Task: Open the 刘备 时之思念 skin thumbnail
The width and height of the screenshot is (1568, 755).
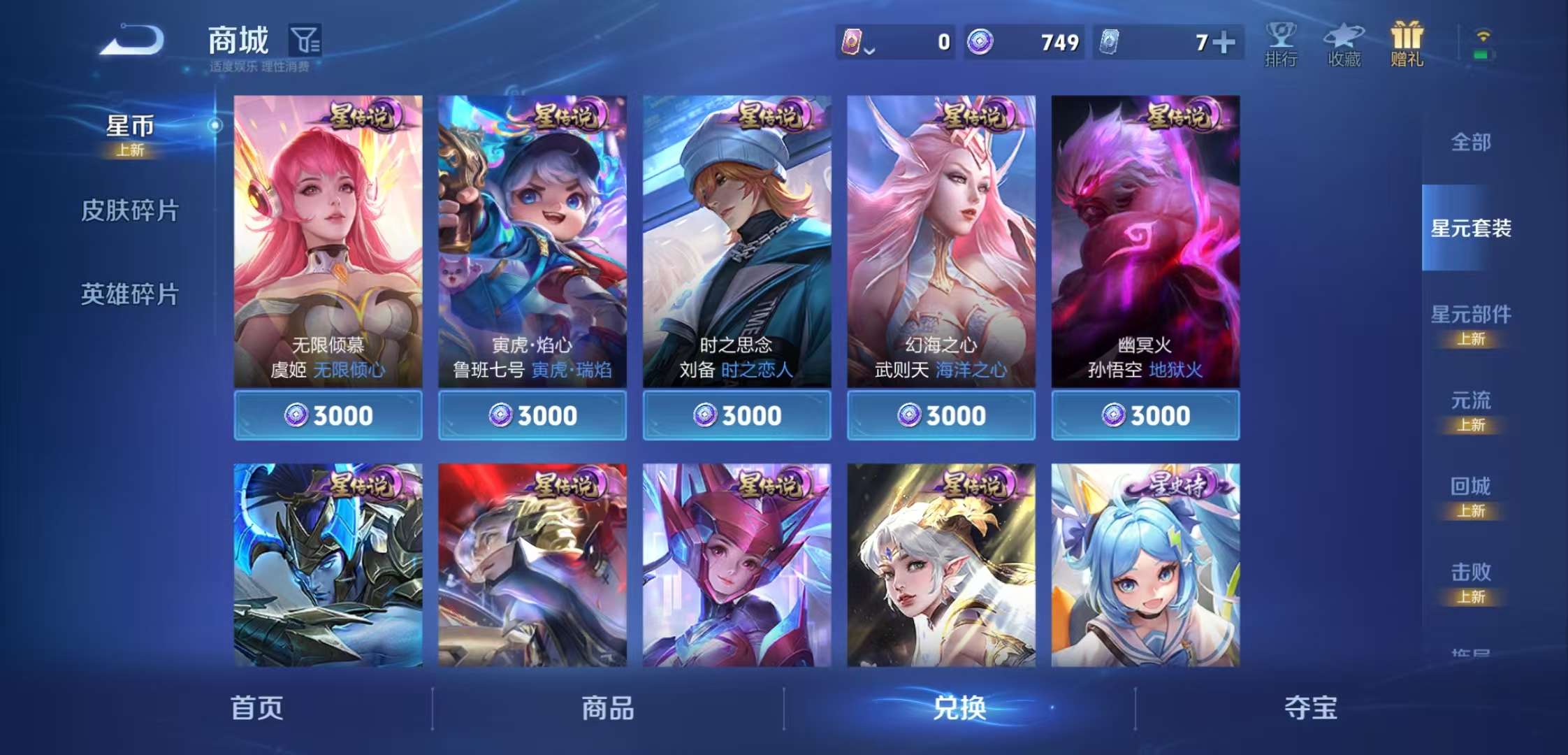Action: tap(736, 238)
